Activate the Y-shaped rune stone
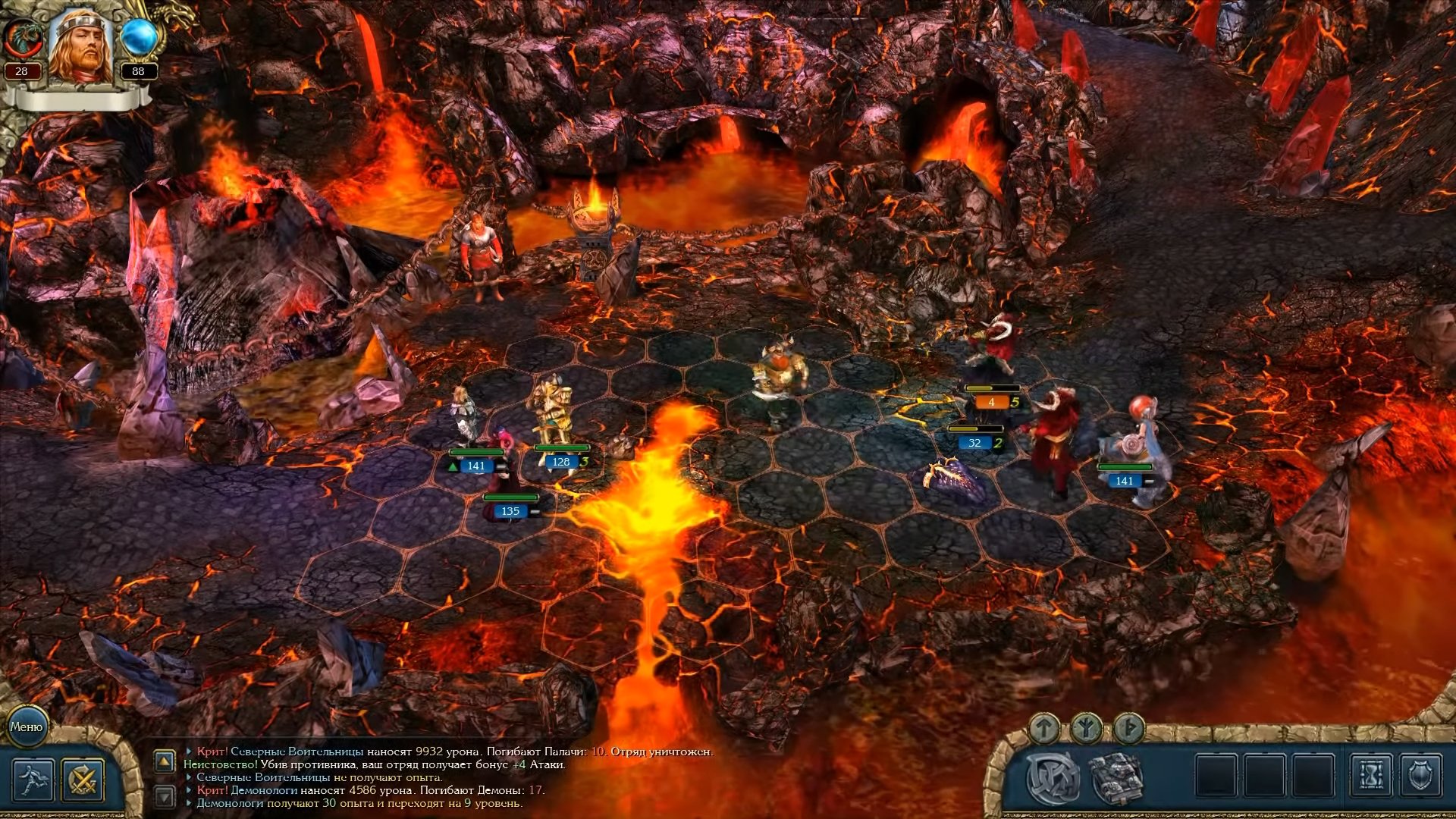 pyautogui.click(x=1087, y=729)
